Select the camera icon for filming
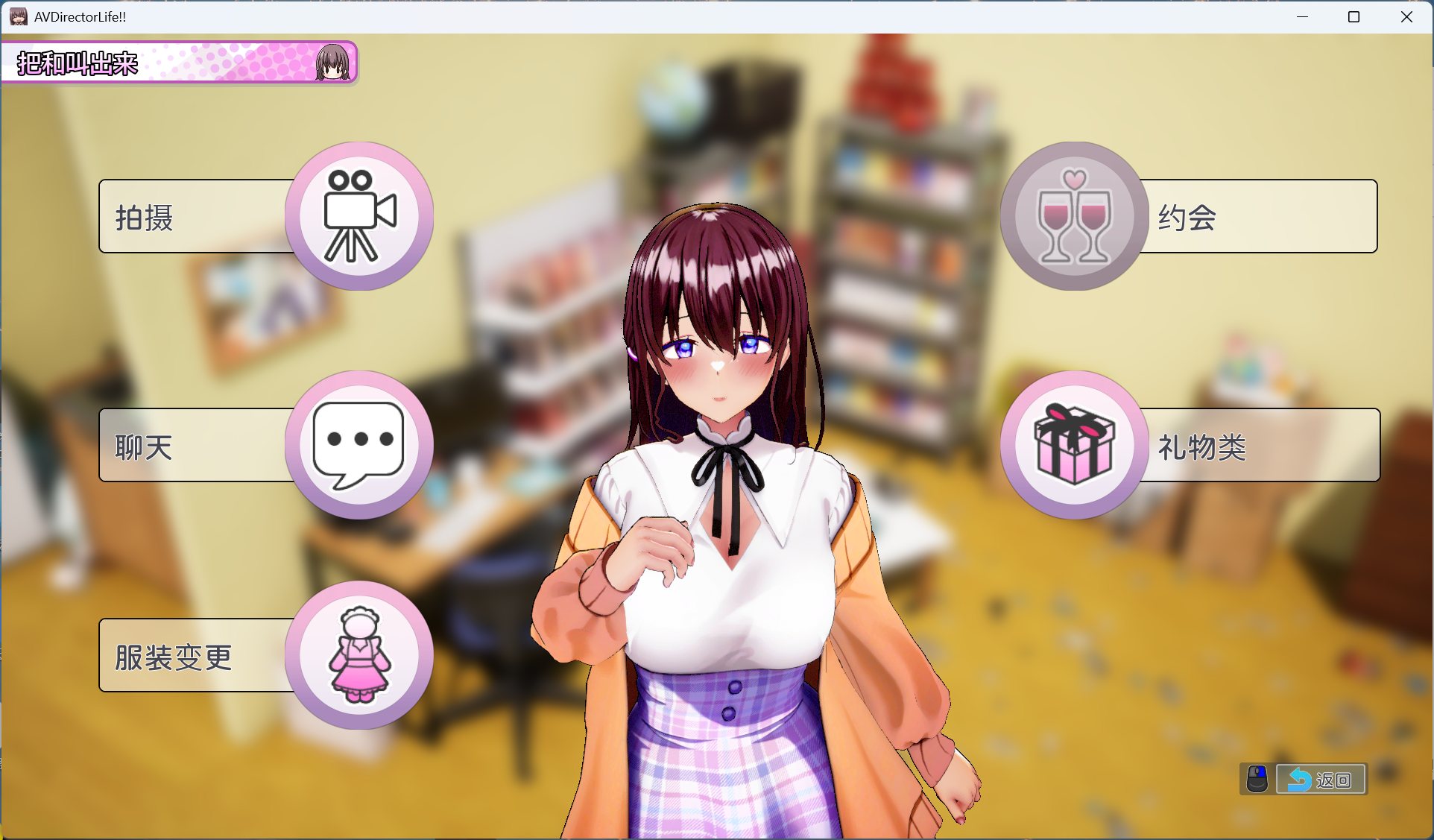 point(358,216)
